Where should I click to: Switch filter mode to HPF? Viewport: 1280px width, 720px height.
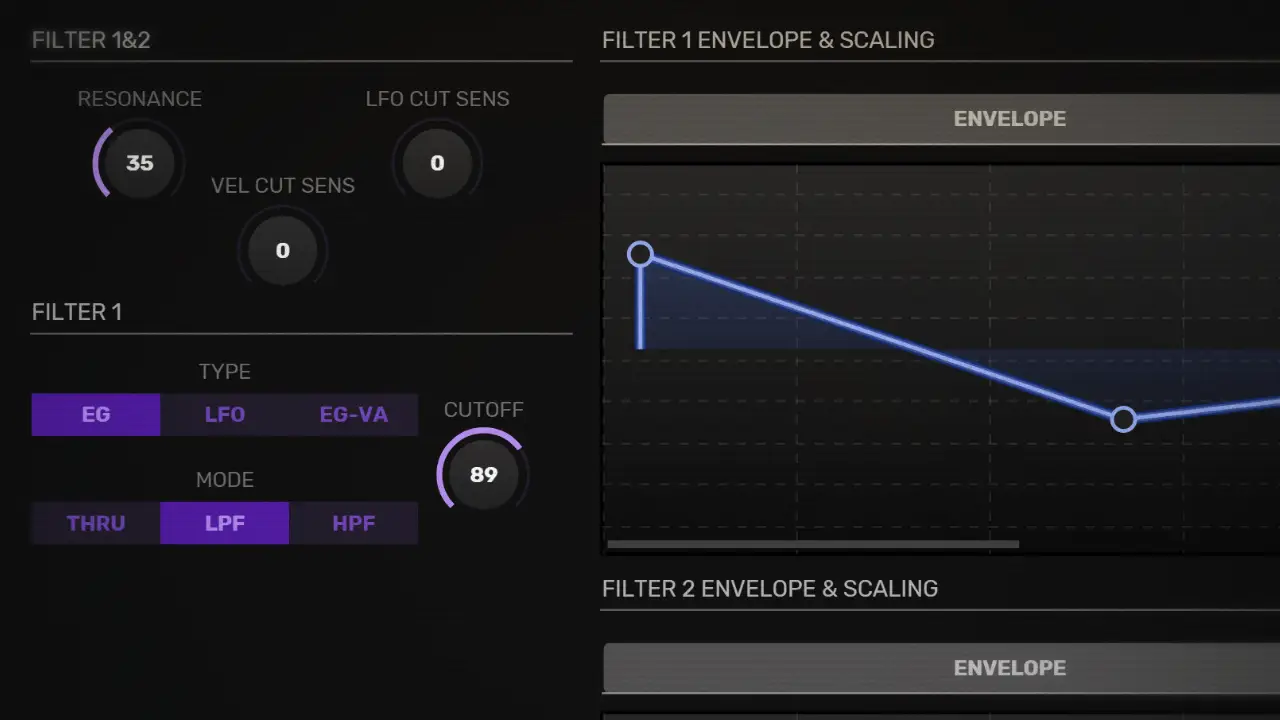pyautogui.click(x=353, y=523)
